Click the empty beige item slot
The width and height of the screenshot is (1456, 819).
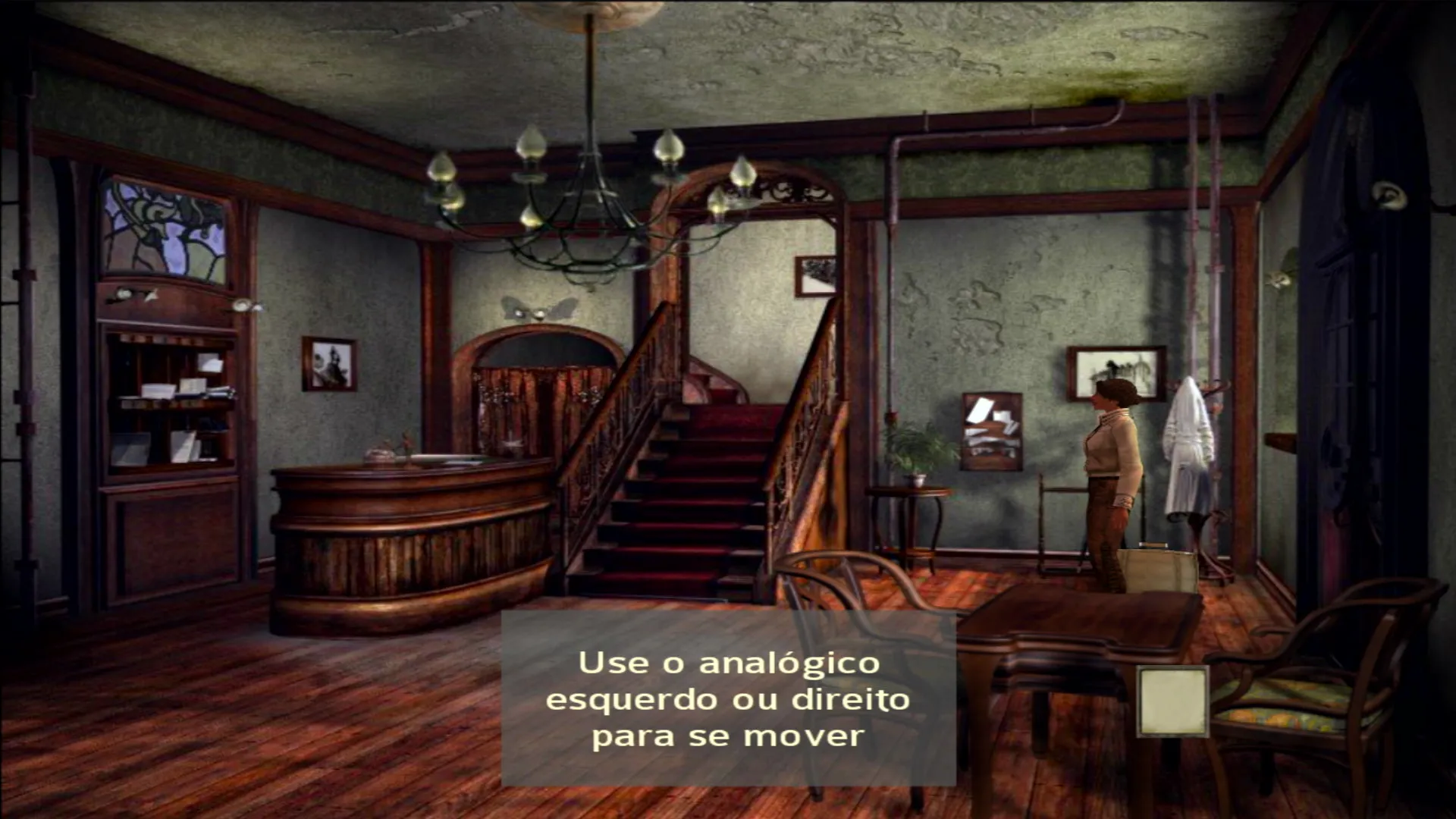1172,701
